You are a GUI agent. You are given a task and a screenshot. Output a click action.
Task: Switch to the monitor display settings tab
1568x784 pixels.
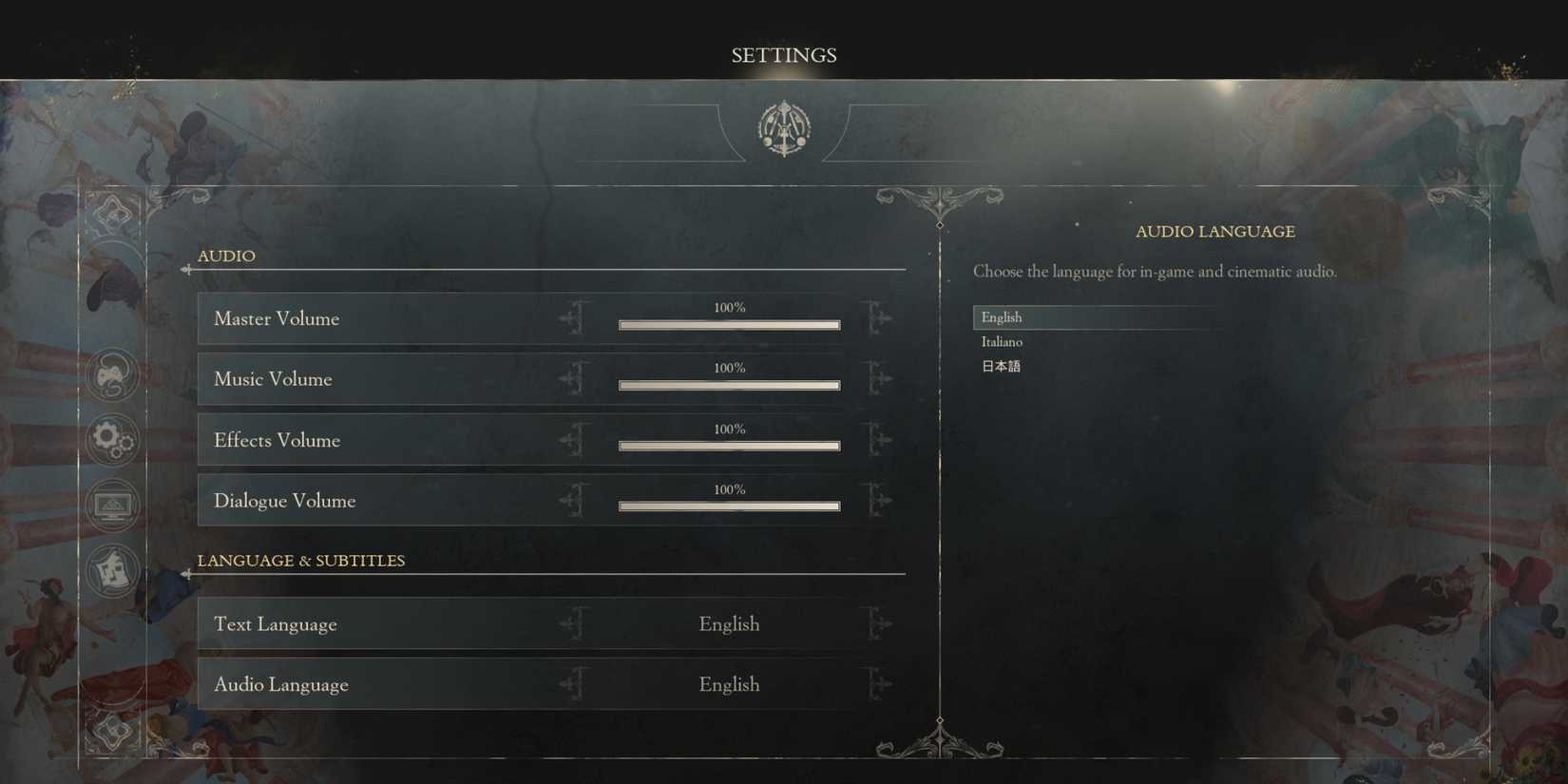point(112,504)
